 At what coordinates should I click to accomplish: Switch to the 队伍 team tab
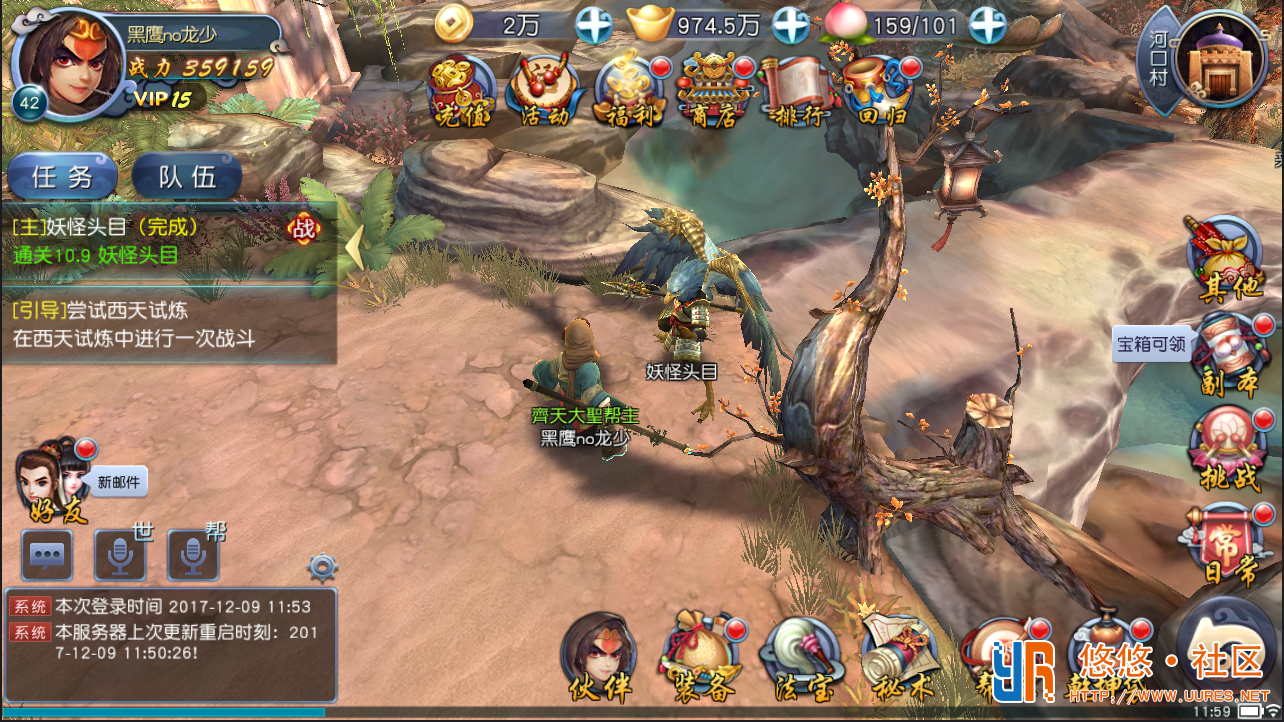point(188,178)
